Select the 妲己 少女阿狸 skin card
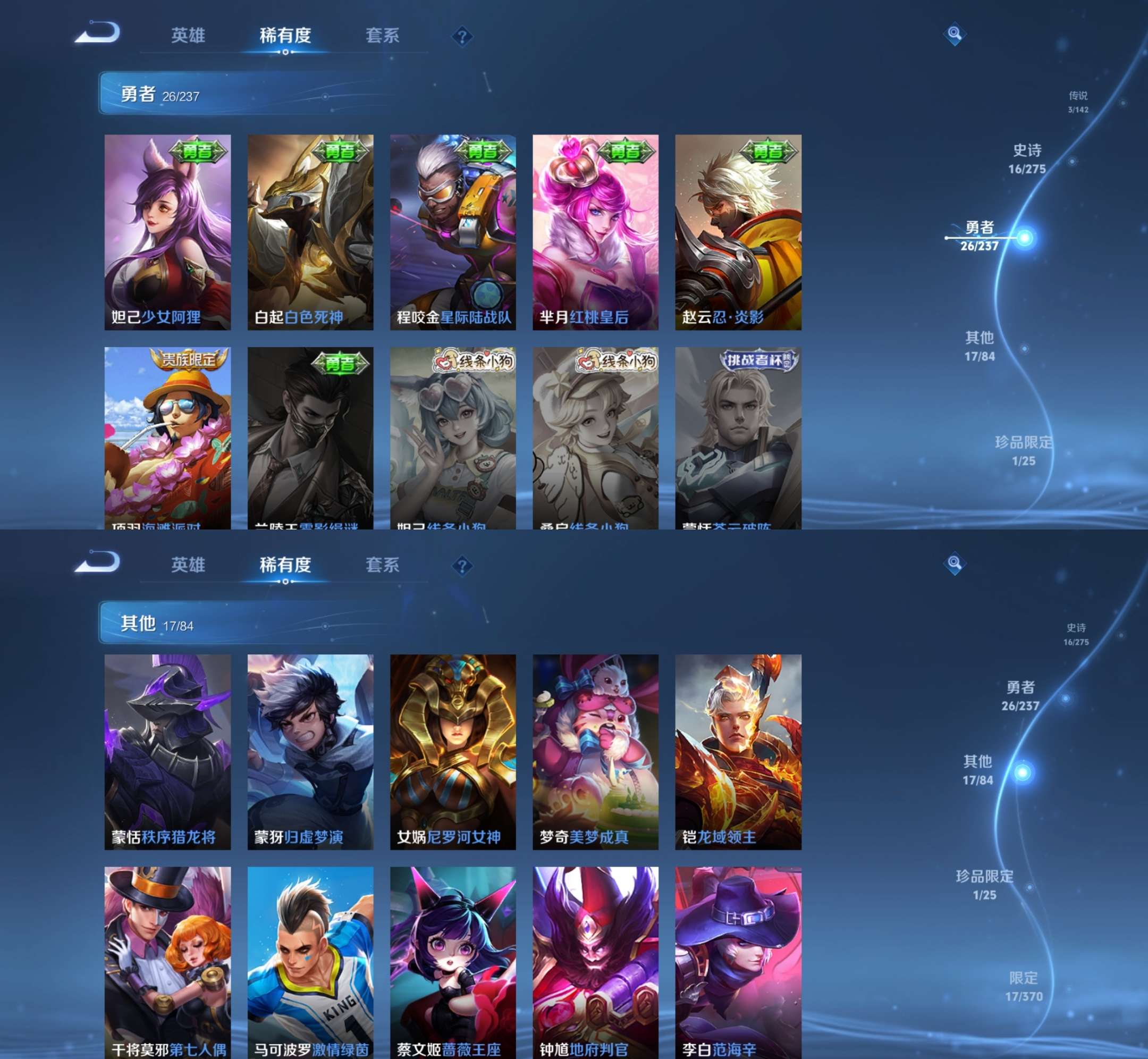Screen dimensions: 1148x1059 pyautogui.click(x=167, y=232)
